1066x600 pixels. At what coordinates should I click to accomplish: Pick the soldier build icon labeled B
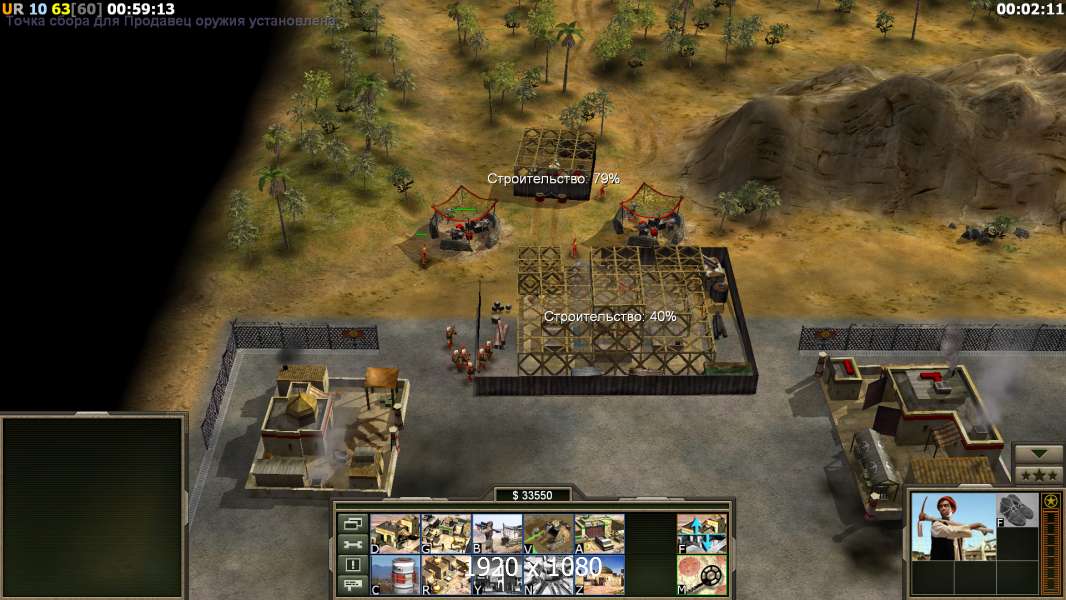497,533
